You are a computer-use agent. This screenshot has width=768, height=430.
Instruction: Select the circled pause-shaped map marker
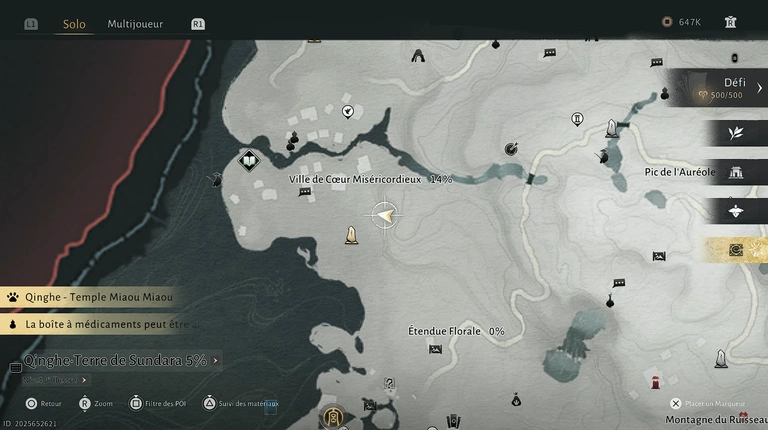coord(577,119)
